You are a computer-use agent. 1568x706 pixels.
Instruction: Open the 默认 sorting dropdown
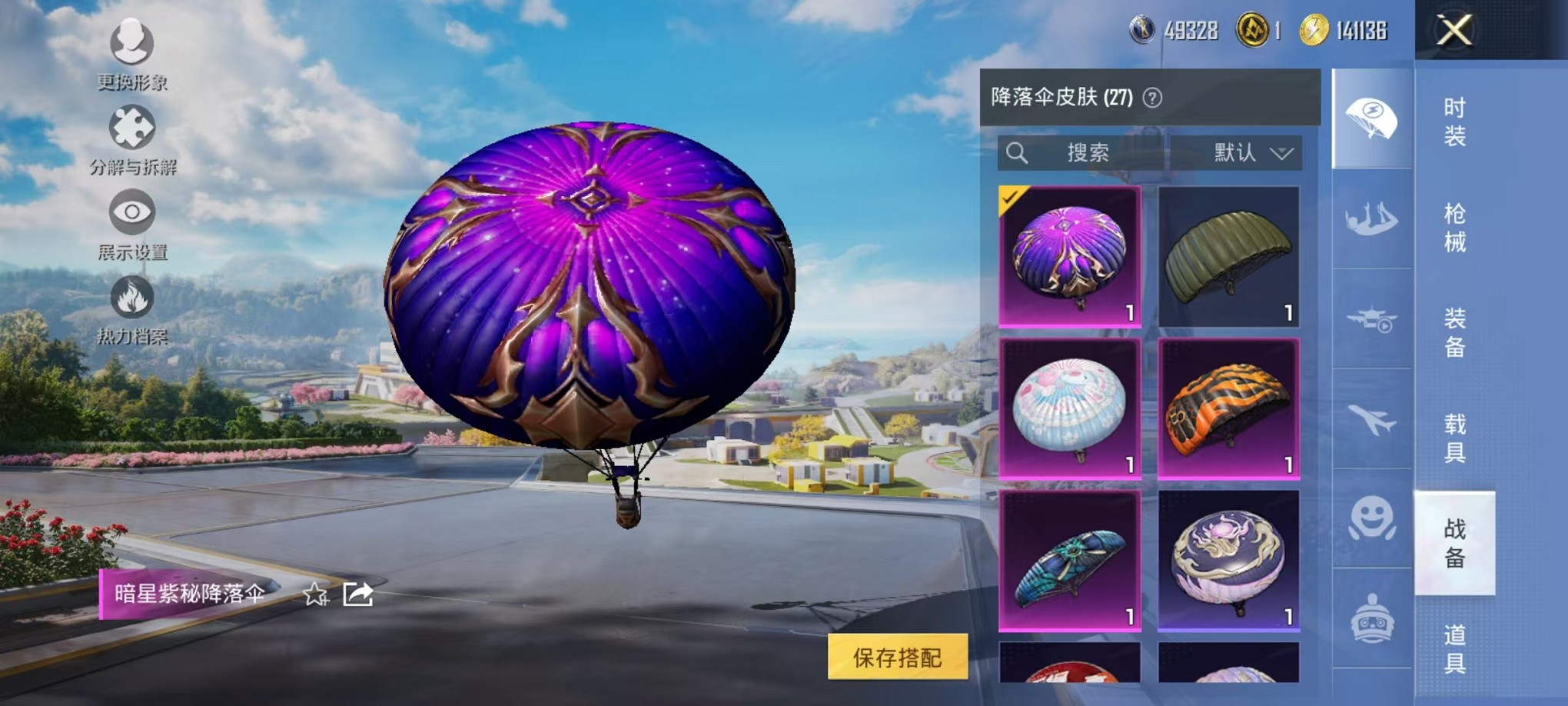pyautogui.click(x=1253, y=153)
